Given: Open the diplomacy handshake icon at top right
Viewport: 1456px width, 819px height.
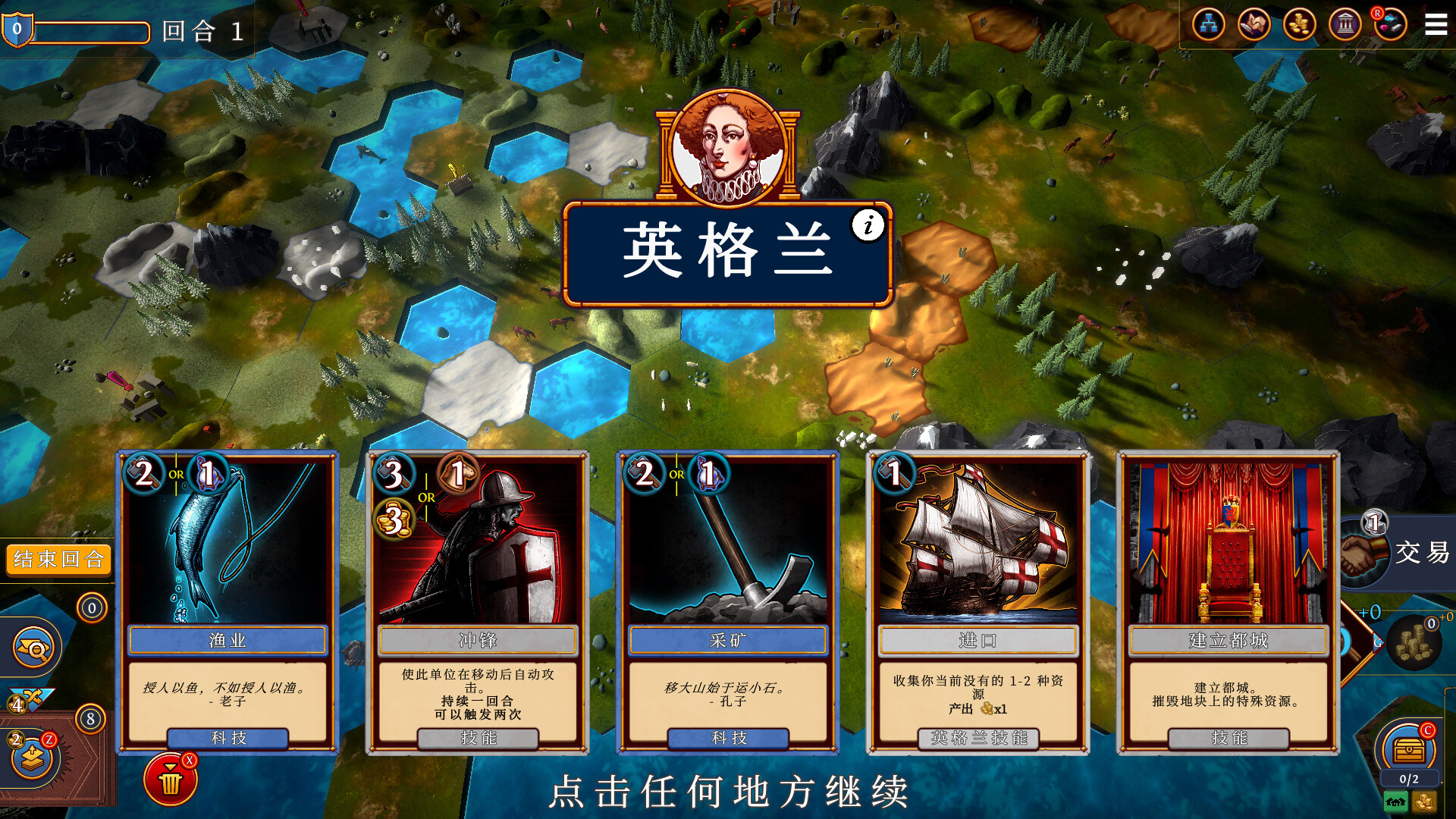Looking at the screenshot, I should coord(1256,24).
